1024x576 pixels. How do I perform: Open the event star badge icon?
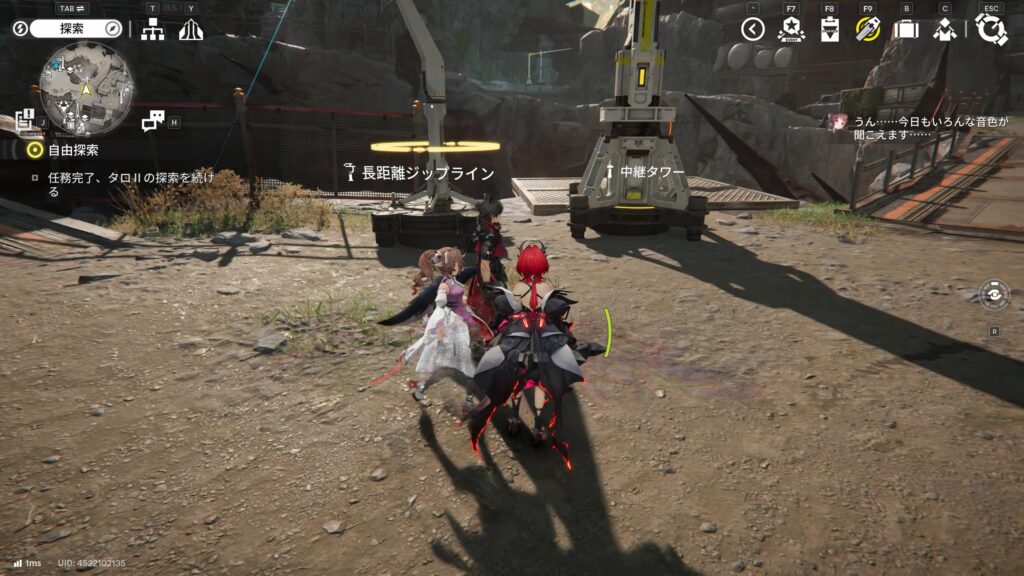791,30
